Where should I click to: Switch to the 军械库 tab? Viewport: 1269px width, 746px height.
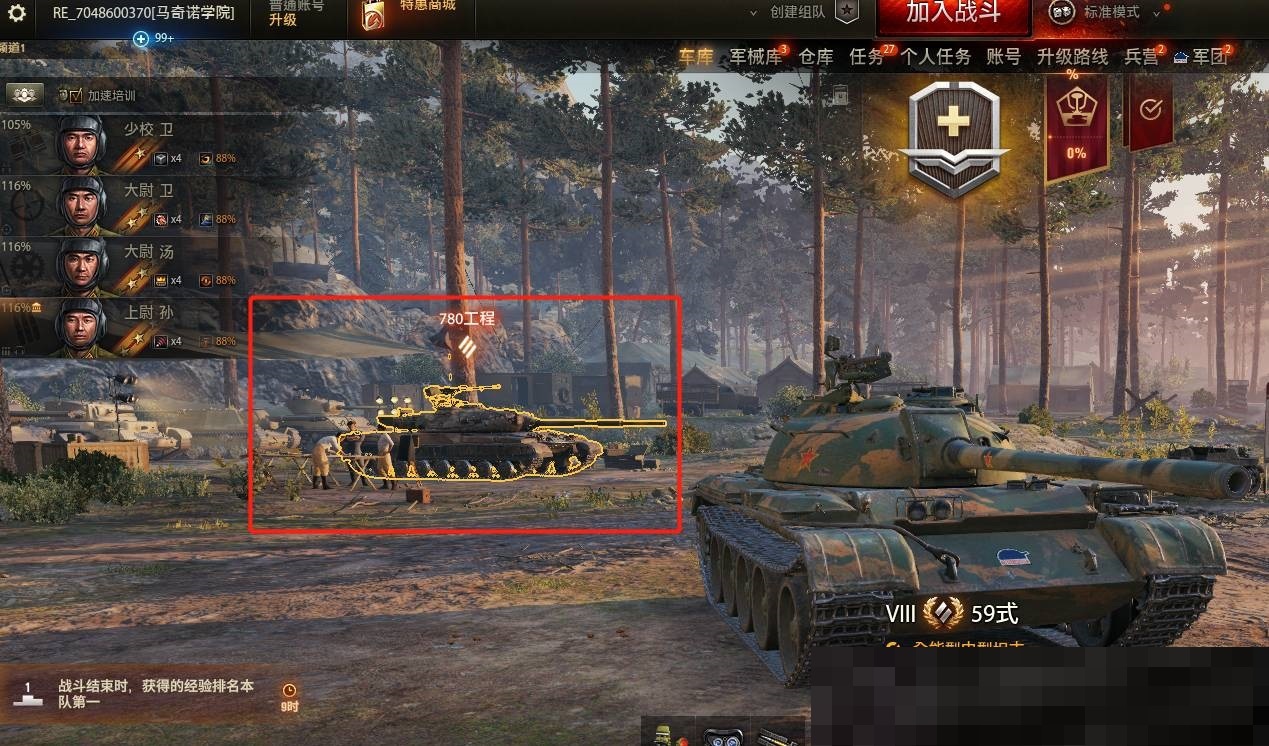755,57
